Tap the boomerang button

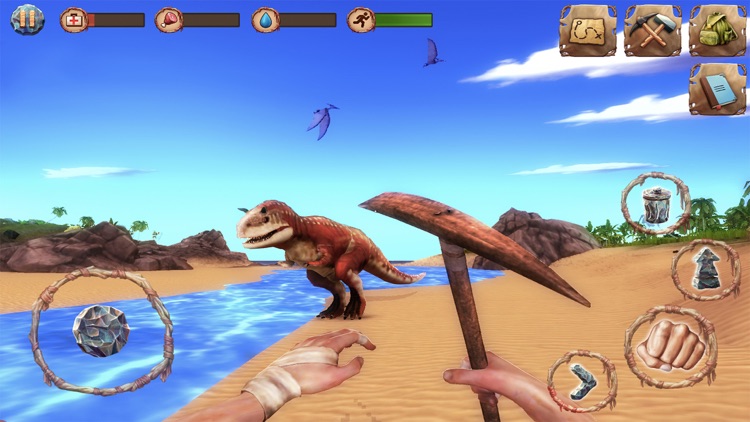pos(582,380)
